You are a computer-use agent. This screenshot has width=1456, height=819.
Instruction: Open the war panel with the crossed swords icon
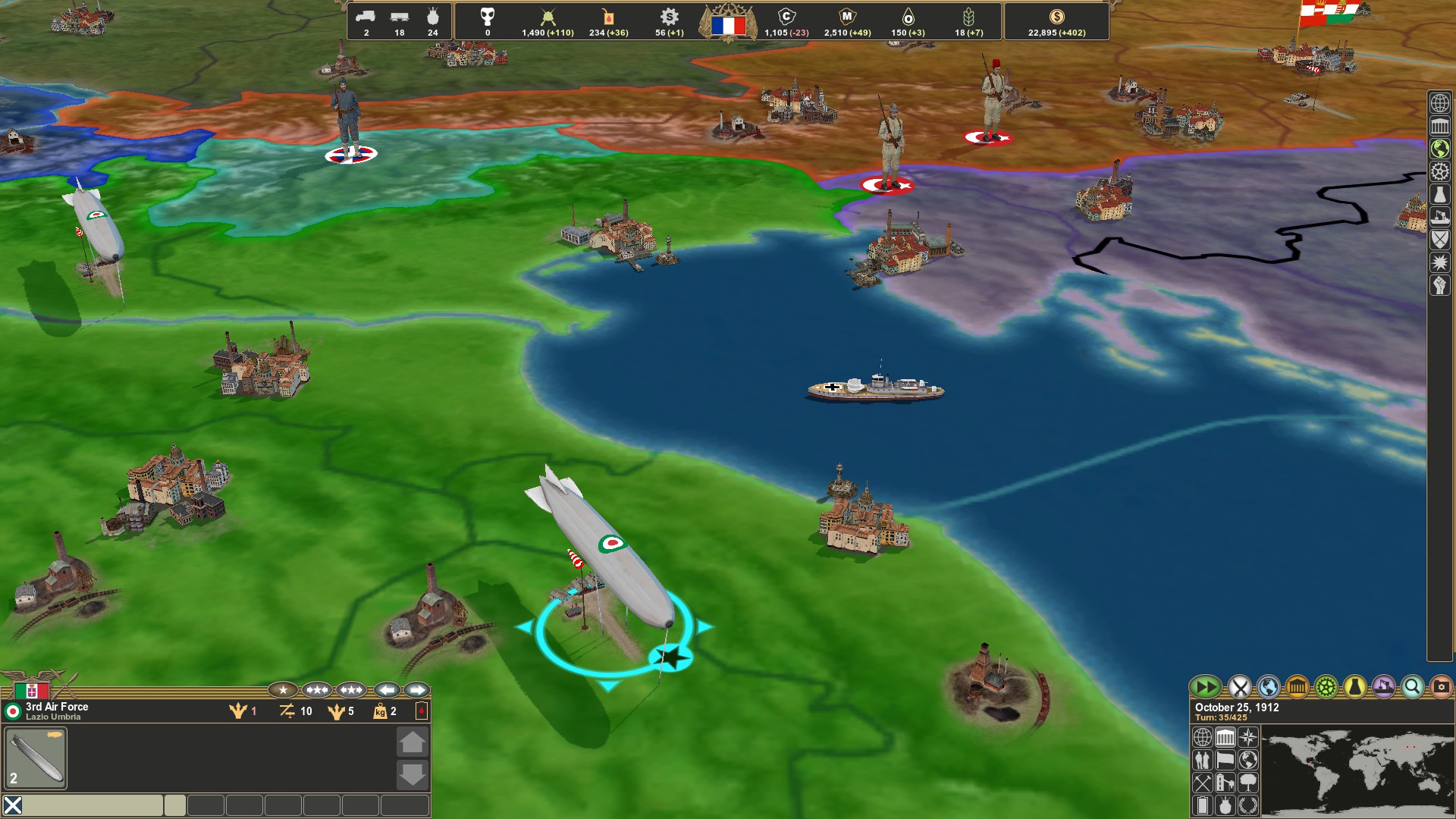tap(1238, 686)
